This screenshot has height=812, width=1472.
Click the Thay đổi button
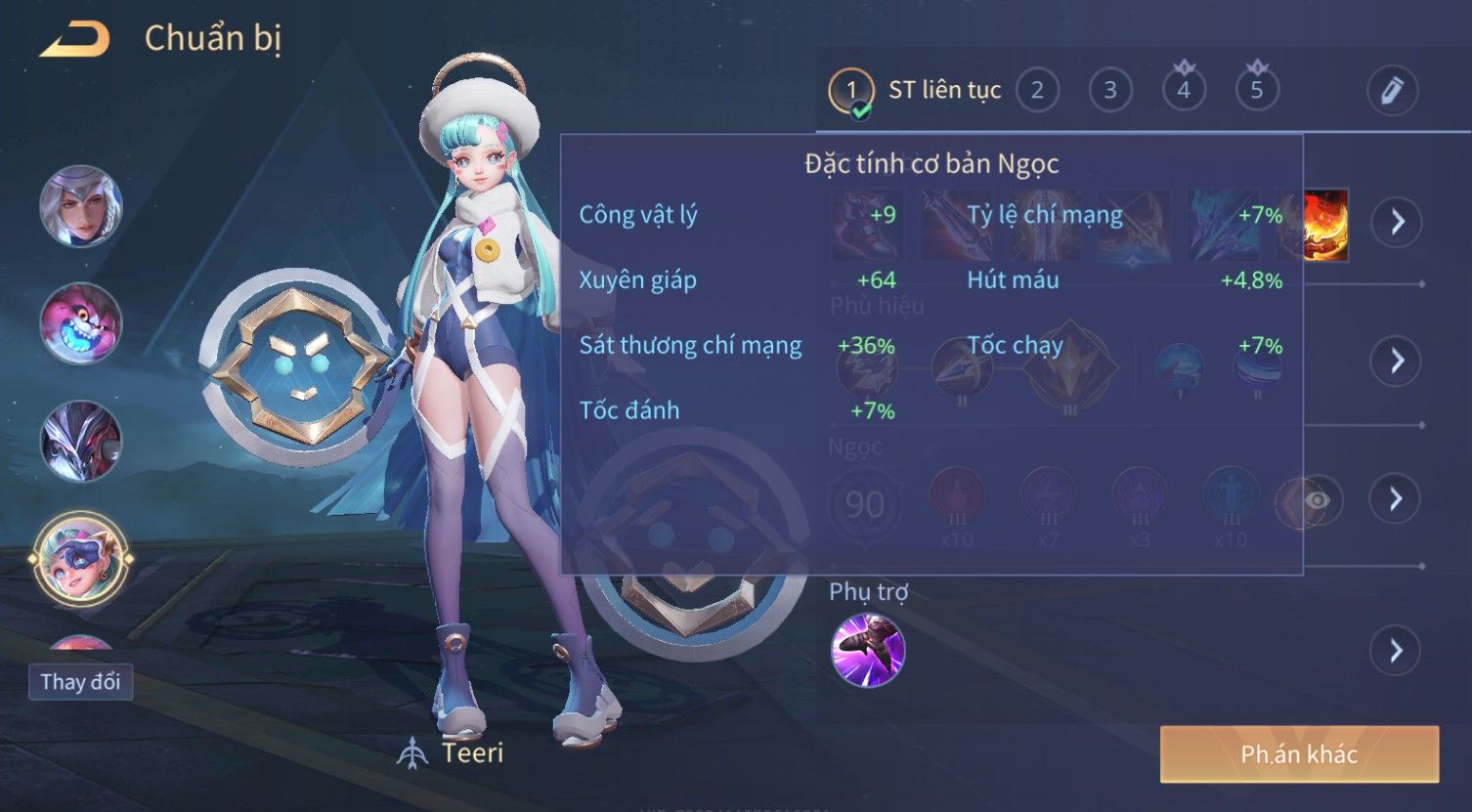click(80, 681)
